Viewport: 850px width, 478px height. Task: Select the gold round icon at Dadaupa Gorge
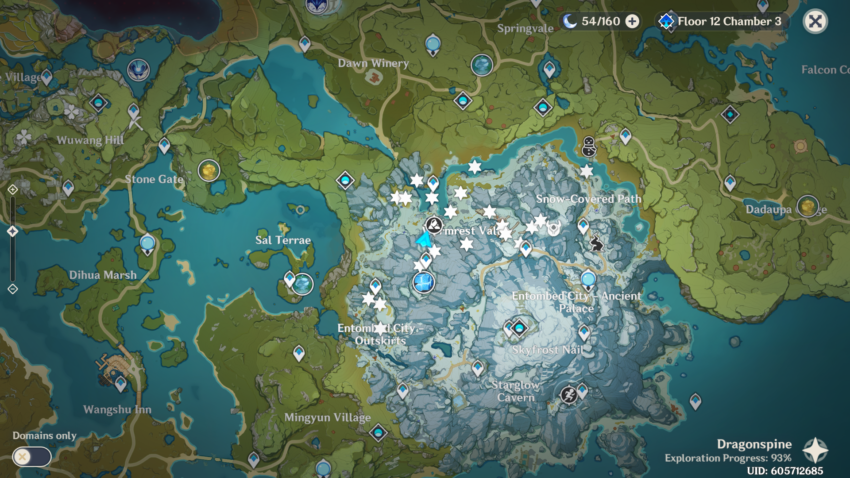pos(808,205)
